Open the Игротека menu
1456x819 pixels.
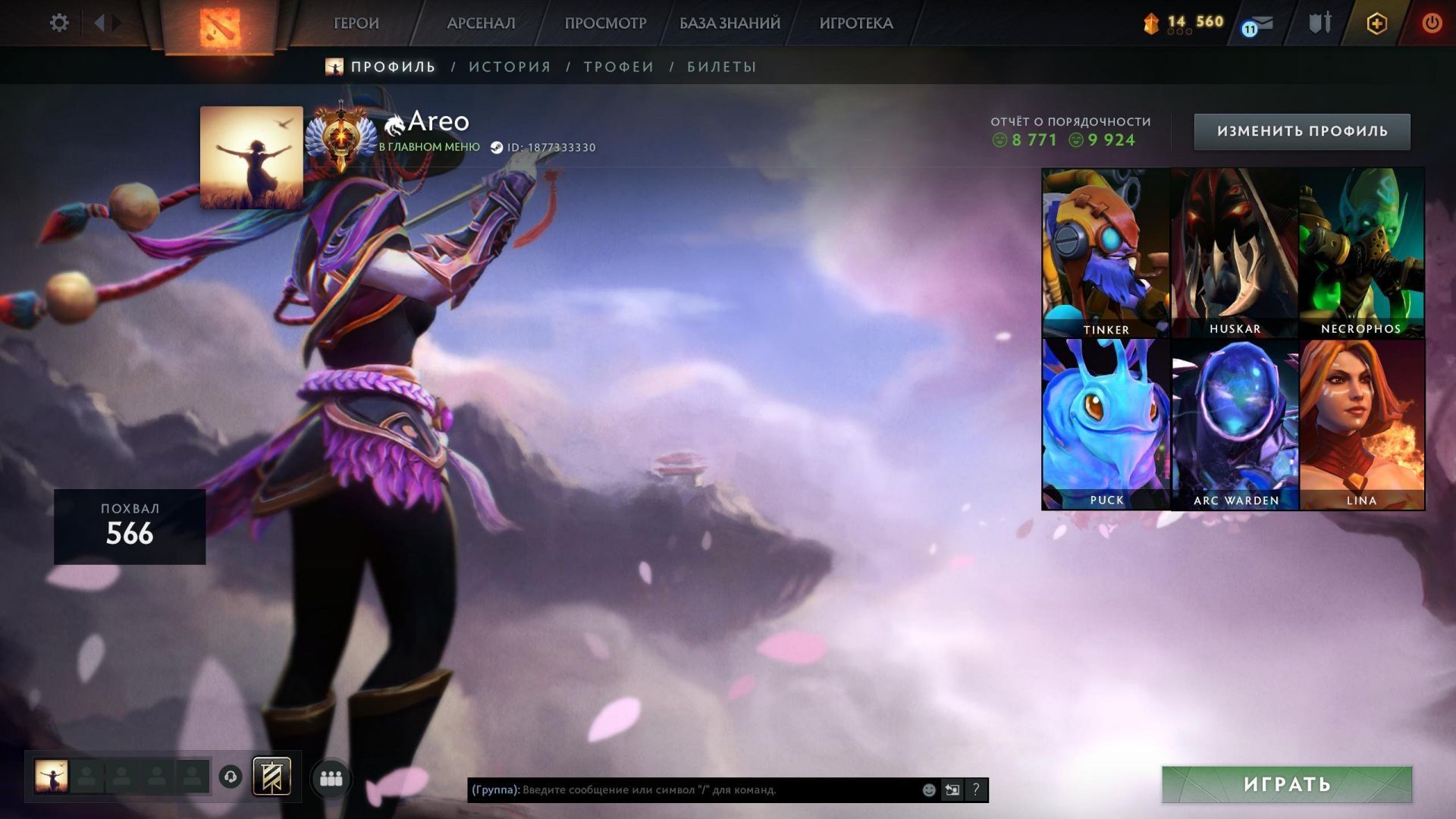point(855,24)
